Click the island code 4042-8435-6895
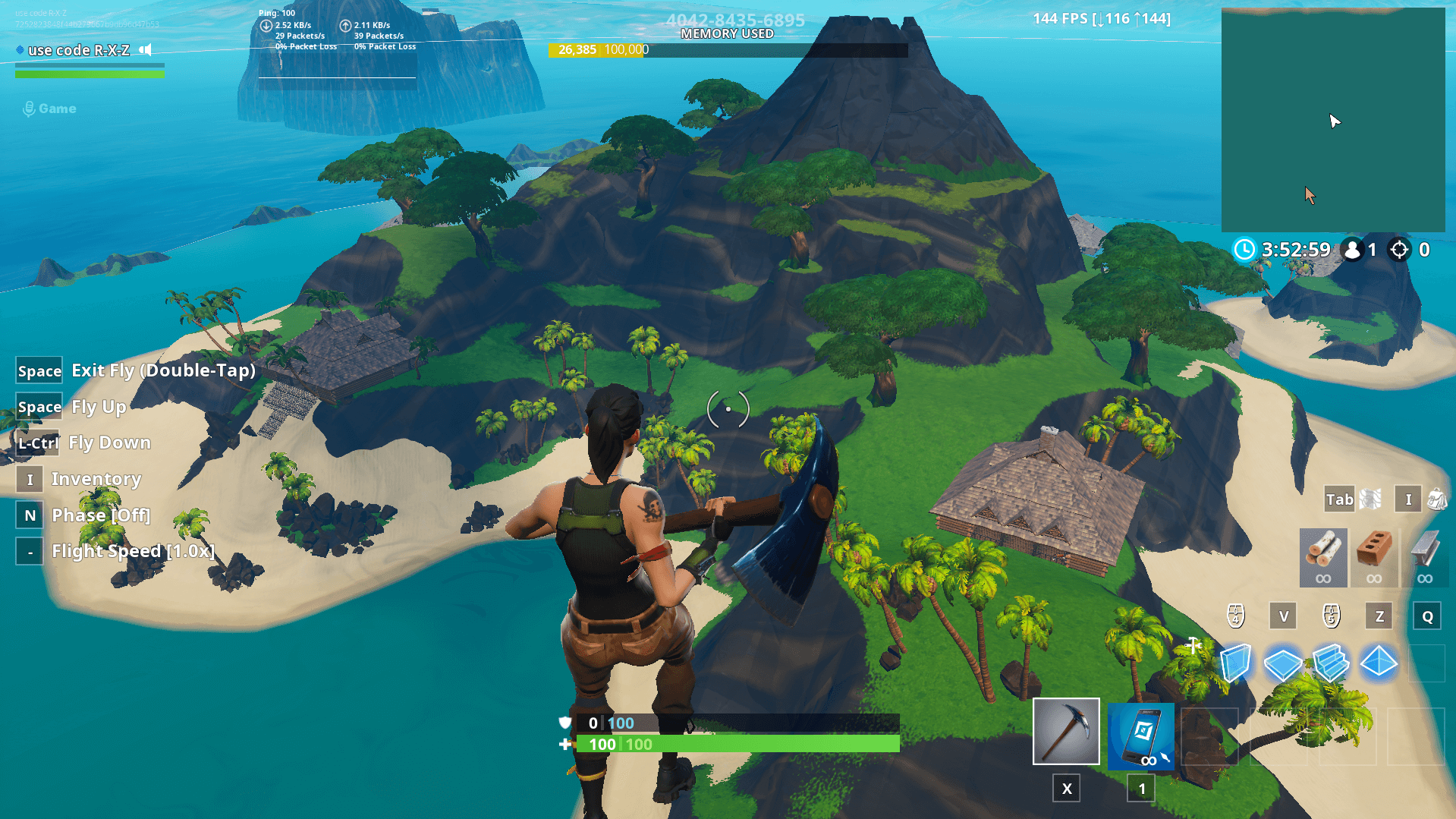 734,20
